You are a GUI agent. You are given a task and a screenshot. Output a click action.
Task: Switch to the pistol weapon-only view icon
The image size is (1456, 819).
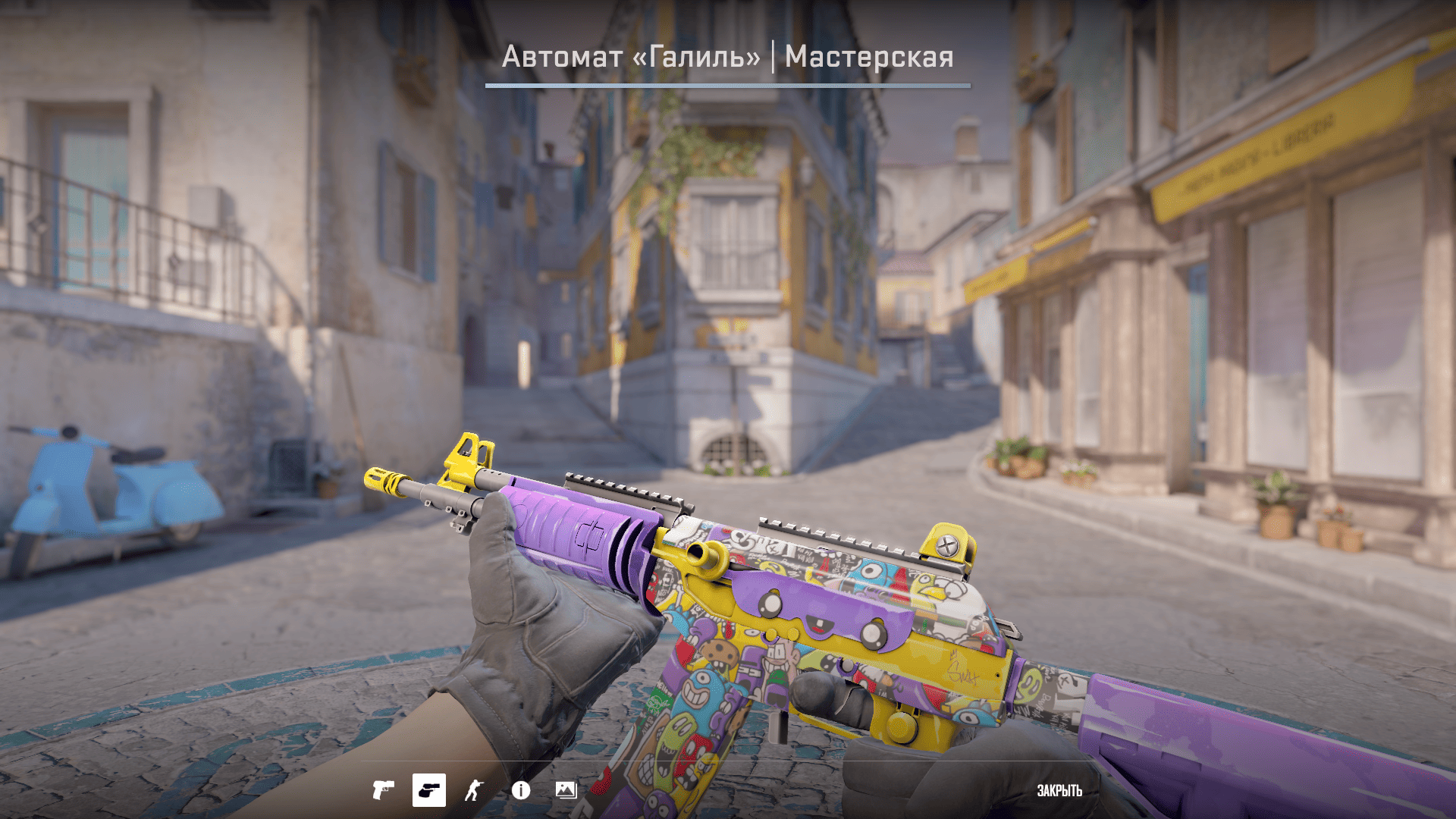pos(383,790)
